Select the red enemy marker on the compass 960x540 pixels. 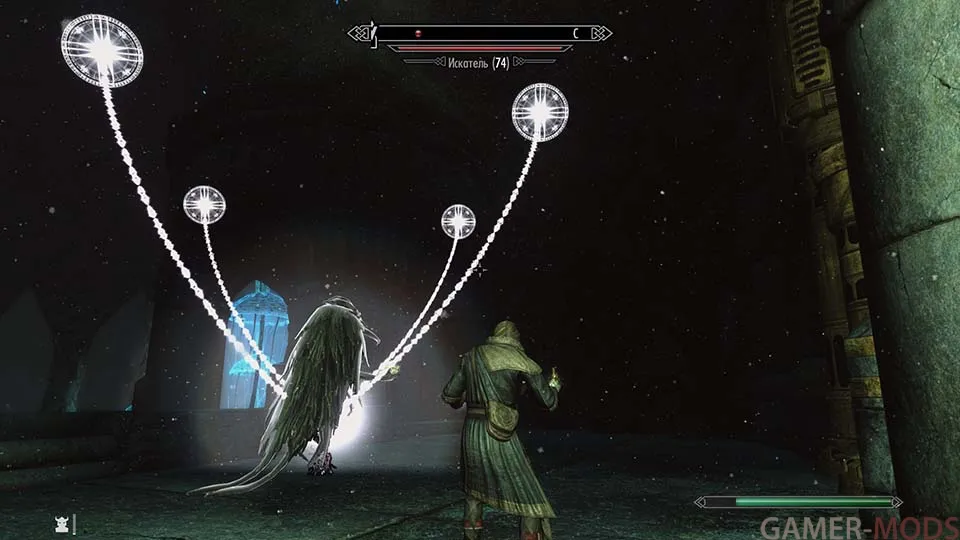coord(418,33)
